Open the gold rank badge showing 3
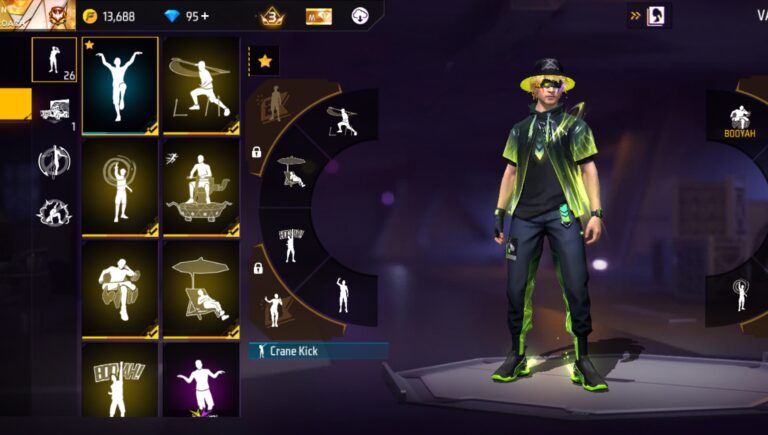 (272, 16)
